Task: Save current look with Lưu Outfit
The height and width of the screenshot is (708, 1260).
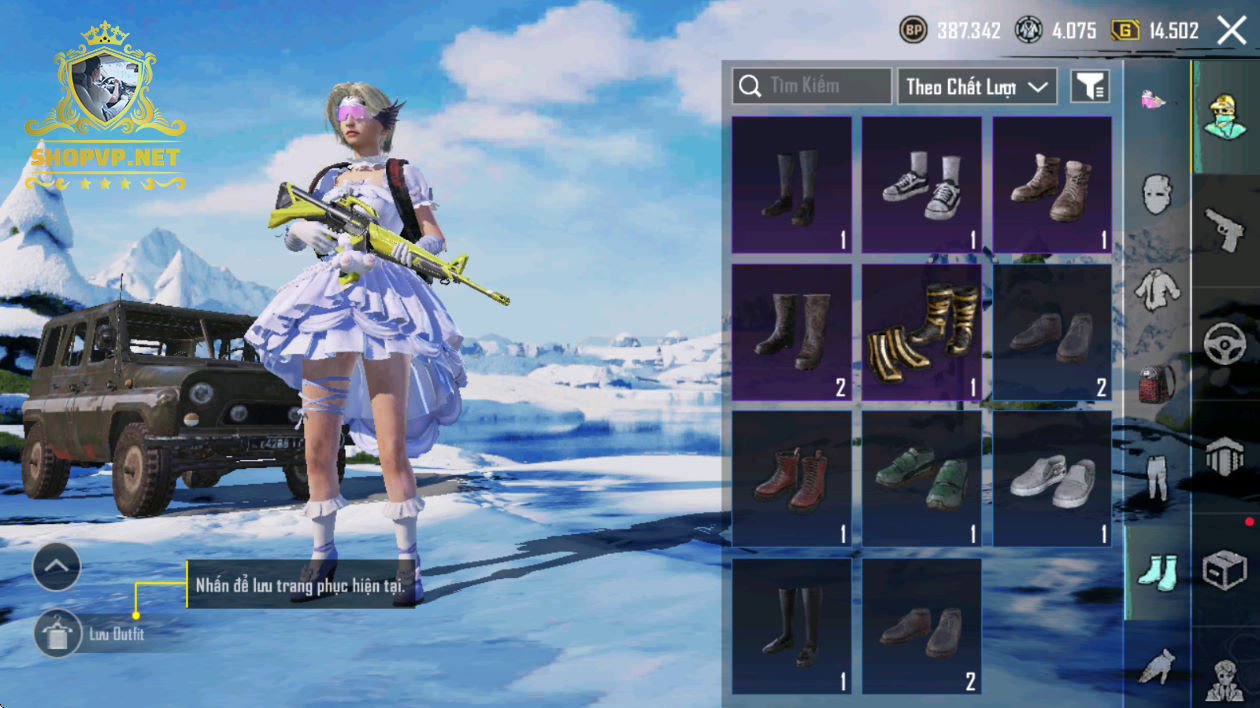Action: coord(58,634)
